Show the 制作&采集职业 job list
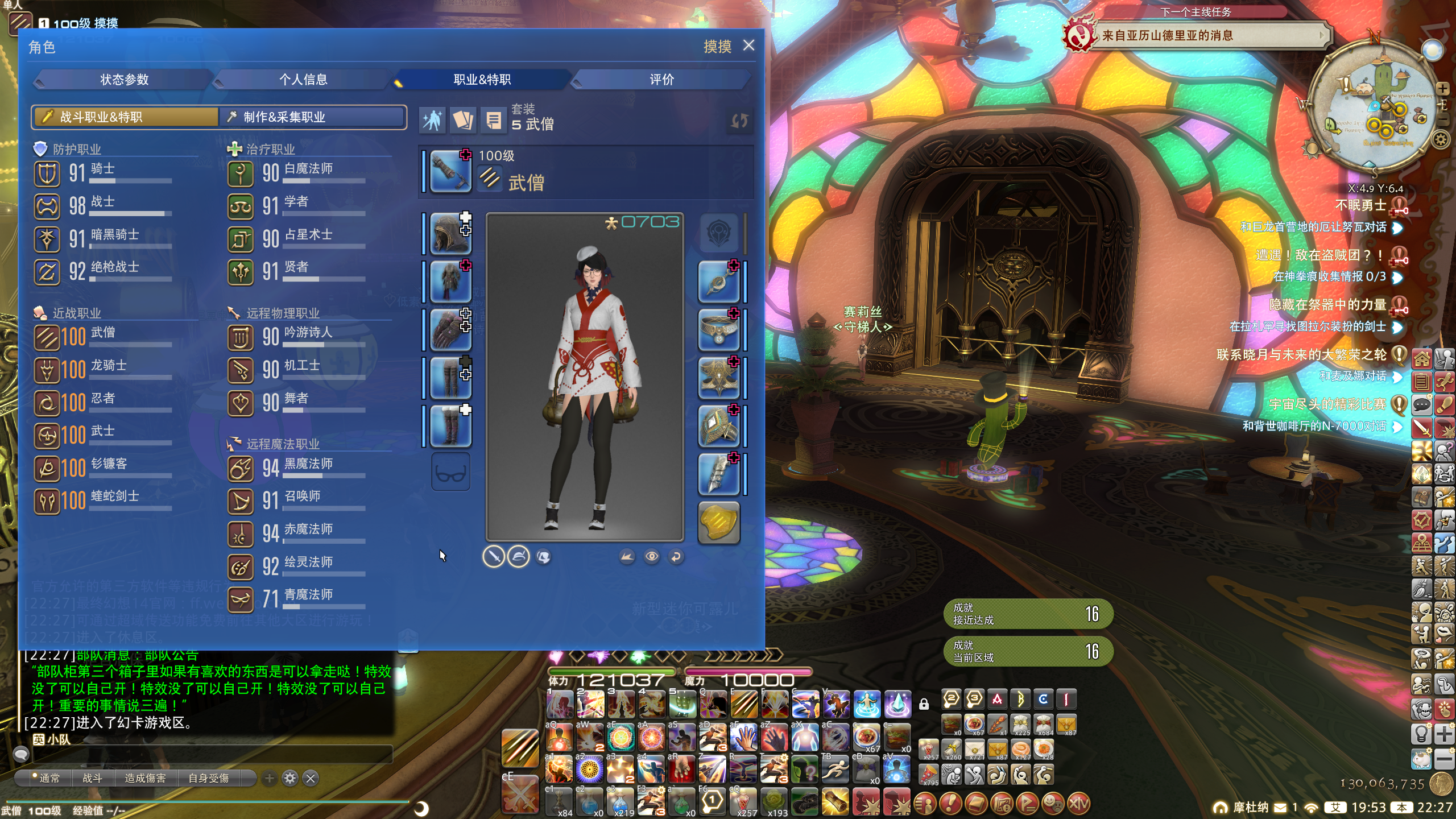Image resolution: width=1456 pixels, height=819 pixels. point(313,117)
